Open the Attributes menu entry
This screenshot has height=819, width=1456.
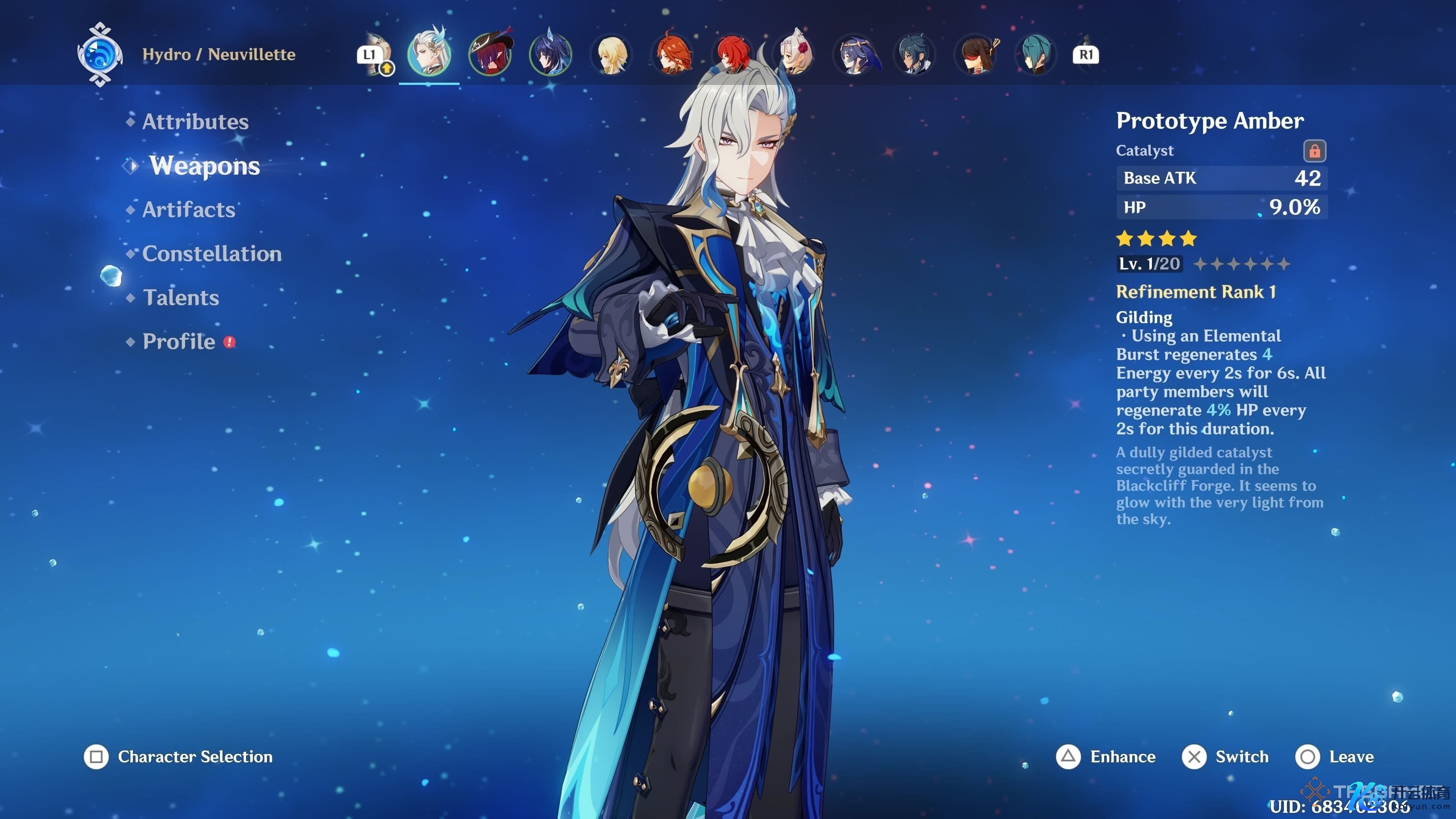[195, 121]
